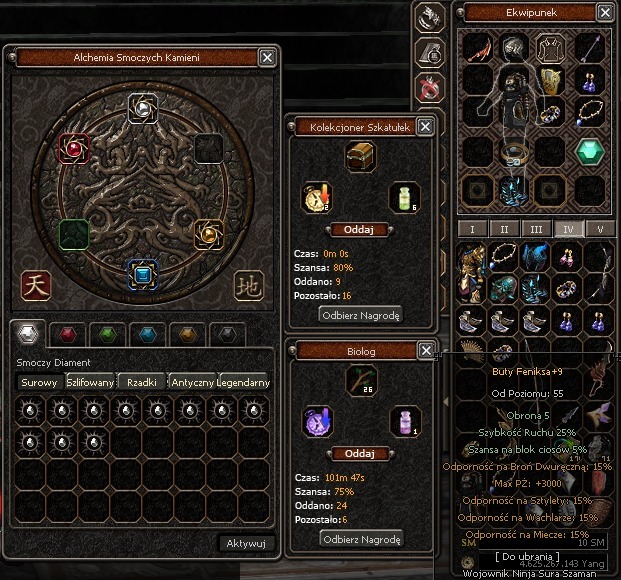The image size is (621, 580).
Task: Activate dragon stones with Aktywuj button
Action: pos(245,543)
